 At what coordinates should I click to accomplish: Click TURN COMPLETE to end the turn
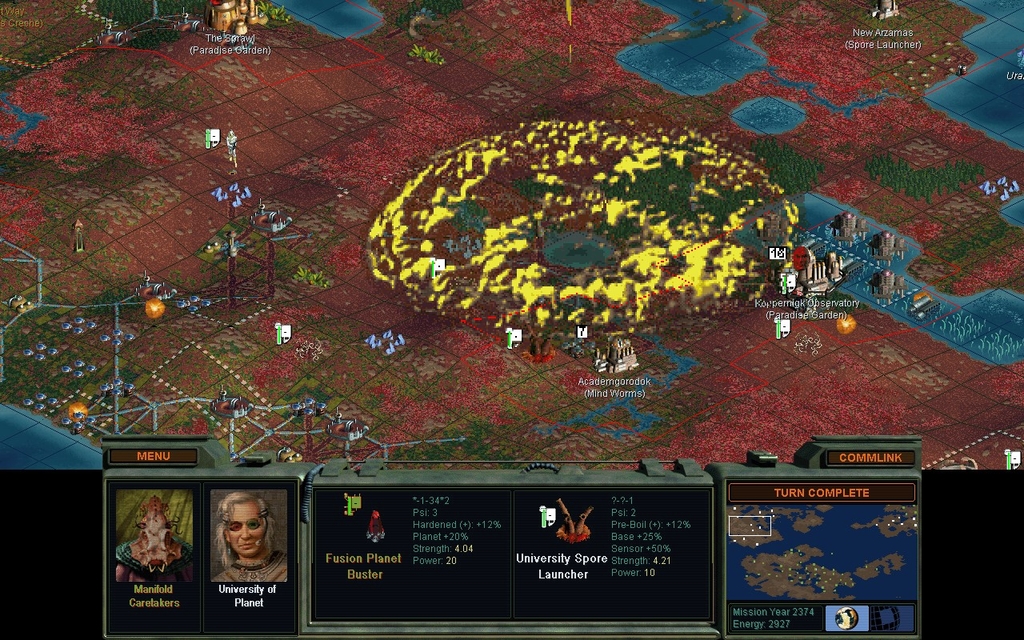(x=821, y=493)
